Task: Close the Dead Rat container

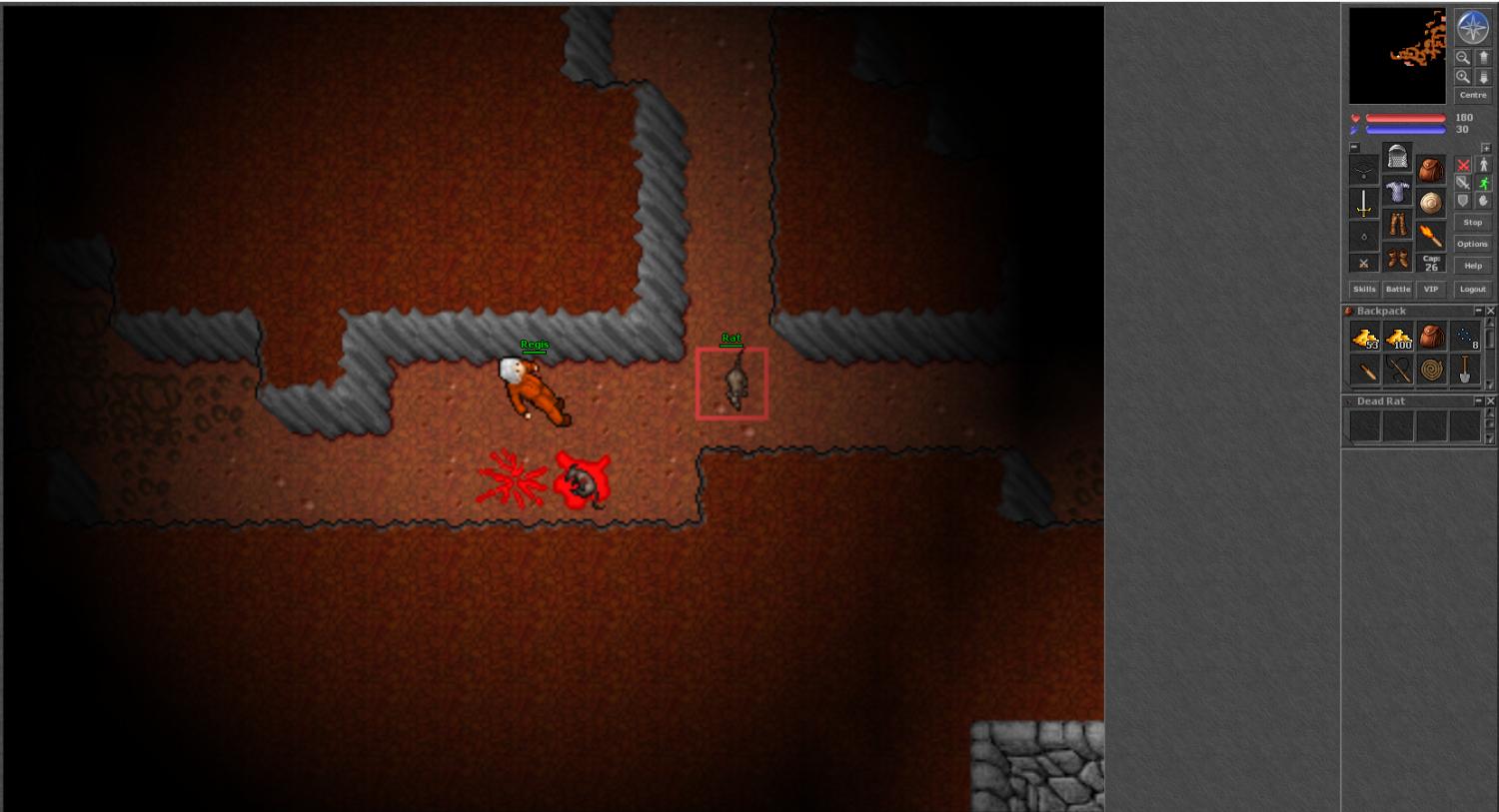Action: click(1490, 401)
